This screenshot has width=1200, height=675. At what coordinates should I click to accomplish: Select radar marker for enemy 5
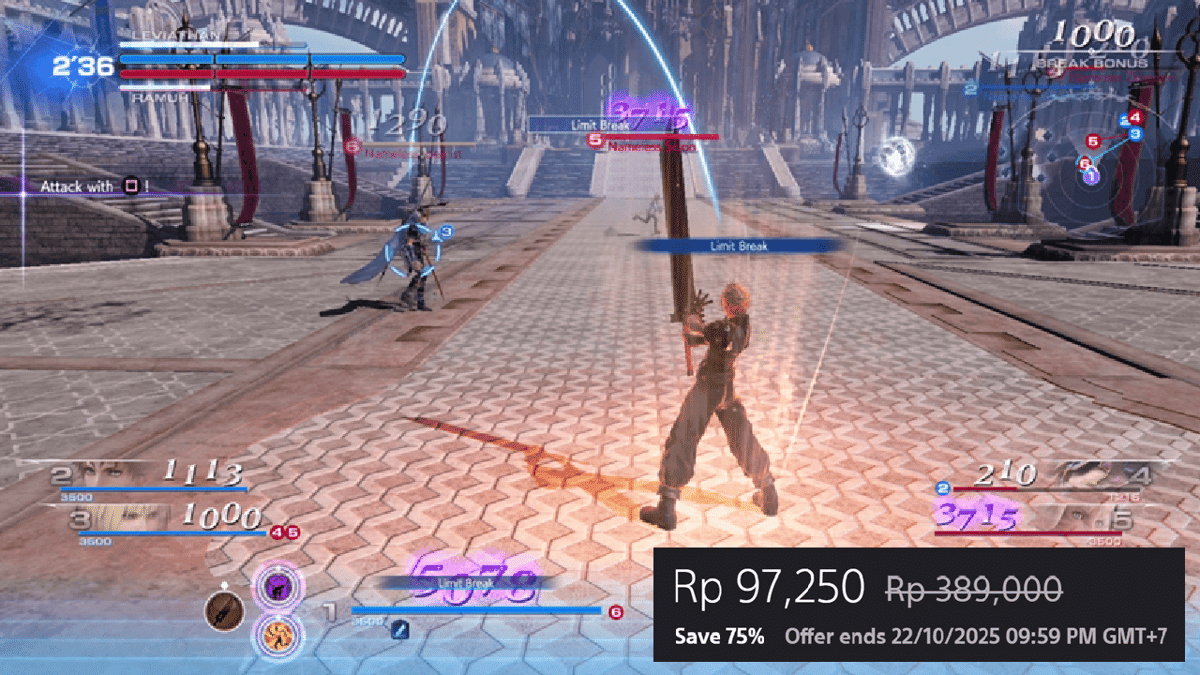pyautogui.click(x=1092, y=141)
